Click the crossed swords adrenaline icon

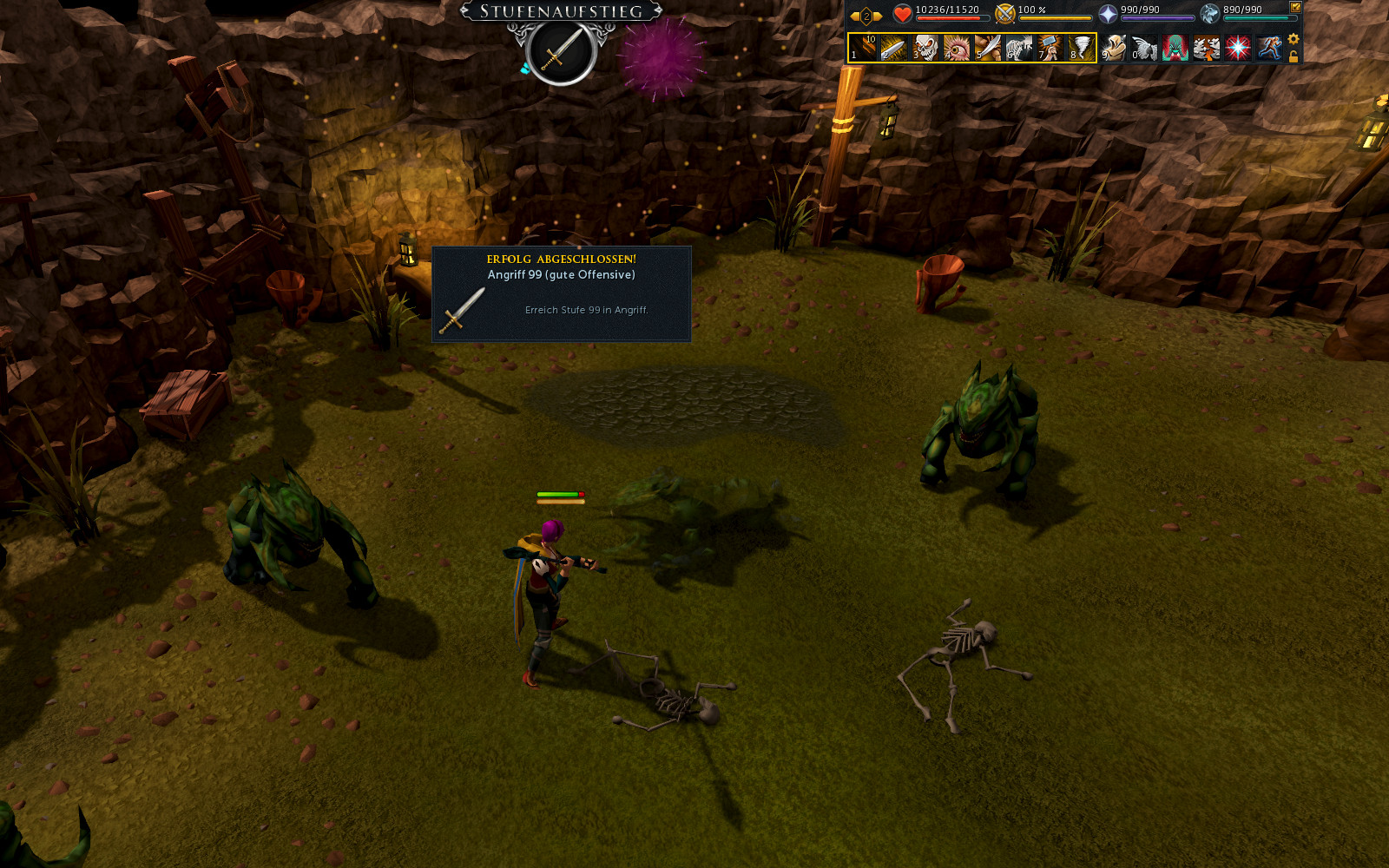point(1005,14)
